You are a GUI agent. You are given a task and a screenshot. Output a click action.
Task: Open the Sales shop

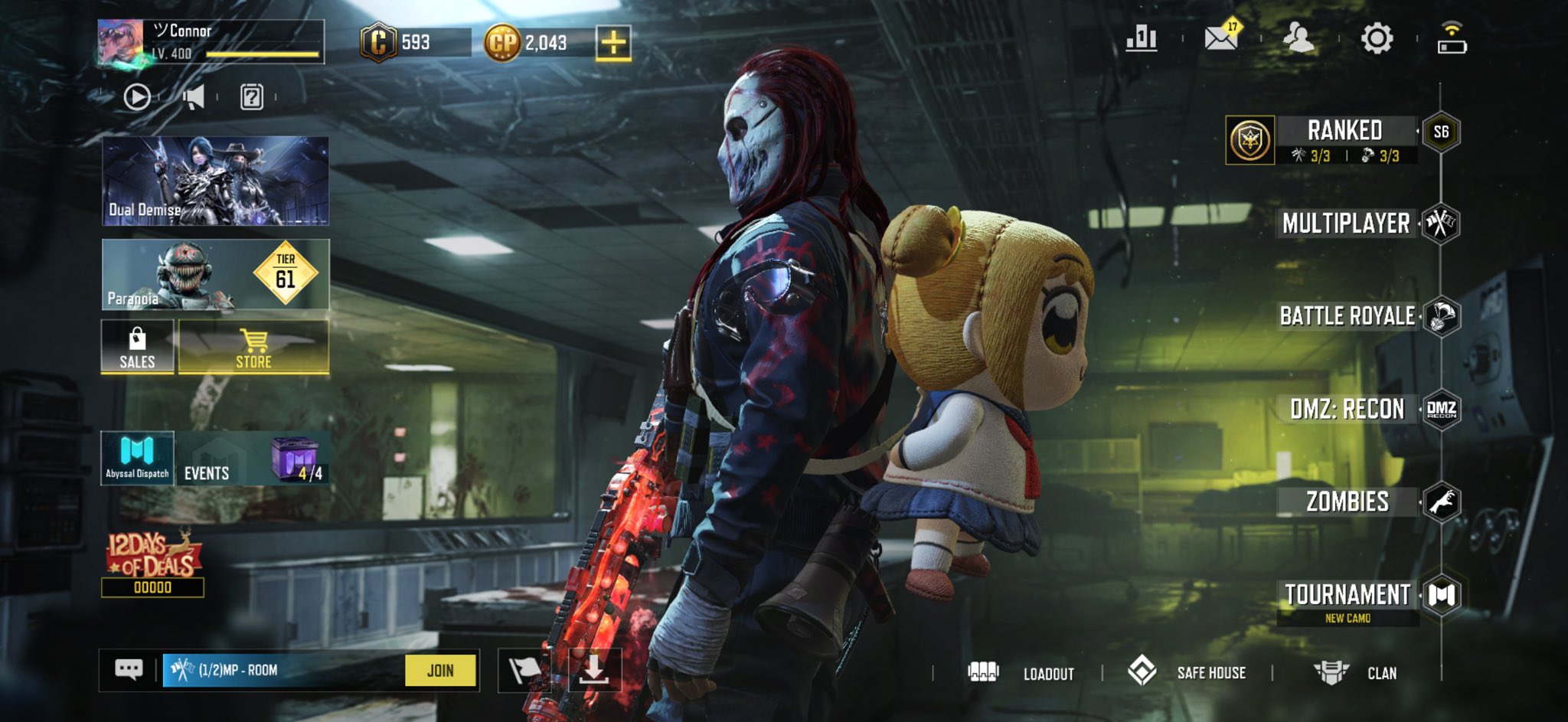[x=137, y=347]
